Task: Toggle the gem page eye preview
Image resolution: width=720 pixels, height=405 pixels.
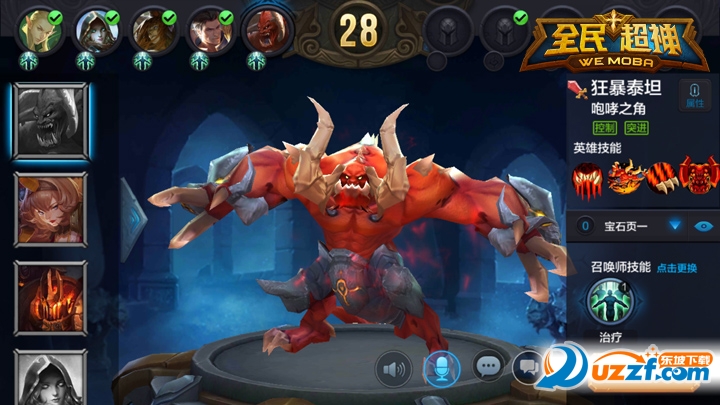Action: tap(704, 226)
